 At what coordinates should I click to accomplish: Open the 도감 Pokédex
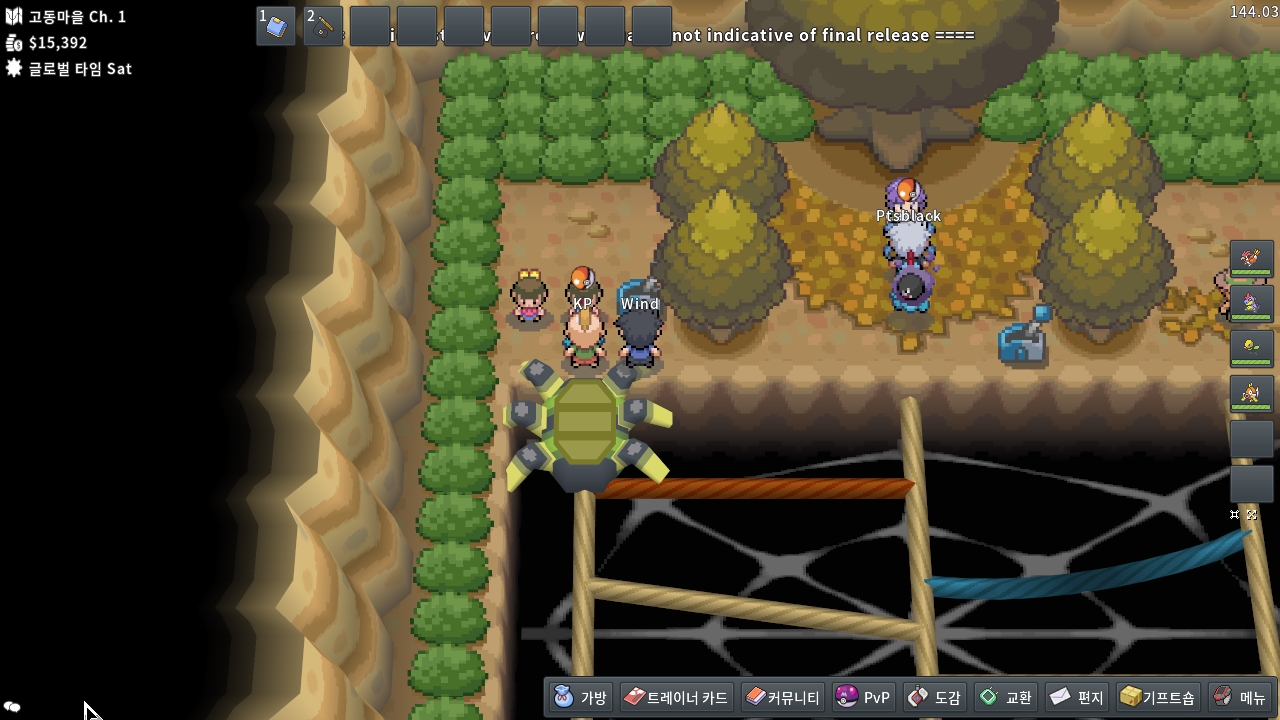[934, 697]
